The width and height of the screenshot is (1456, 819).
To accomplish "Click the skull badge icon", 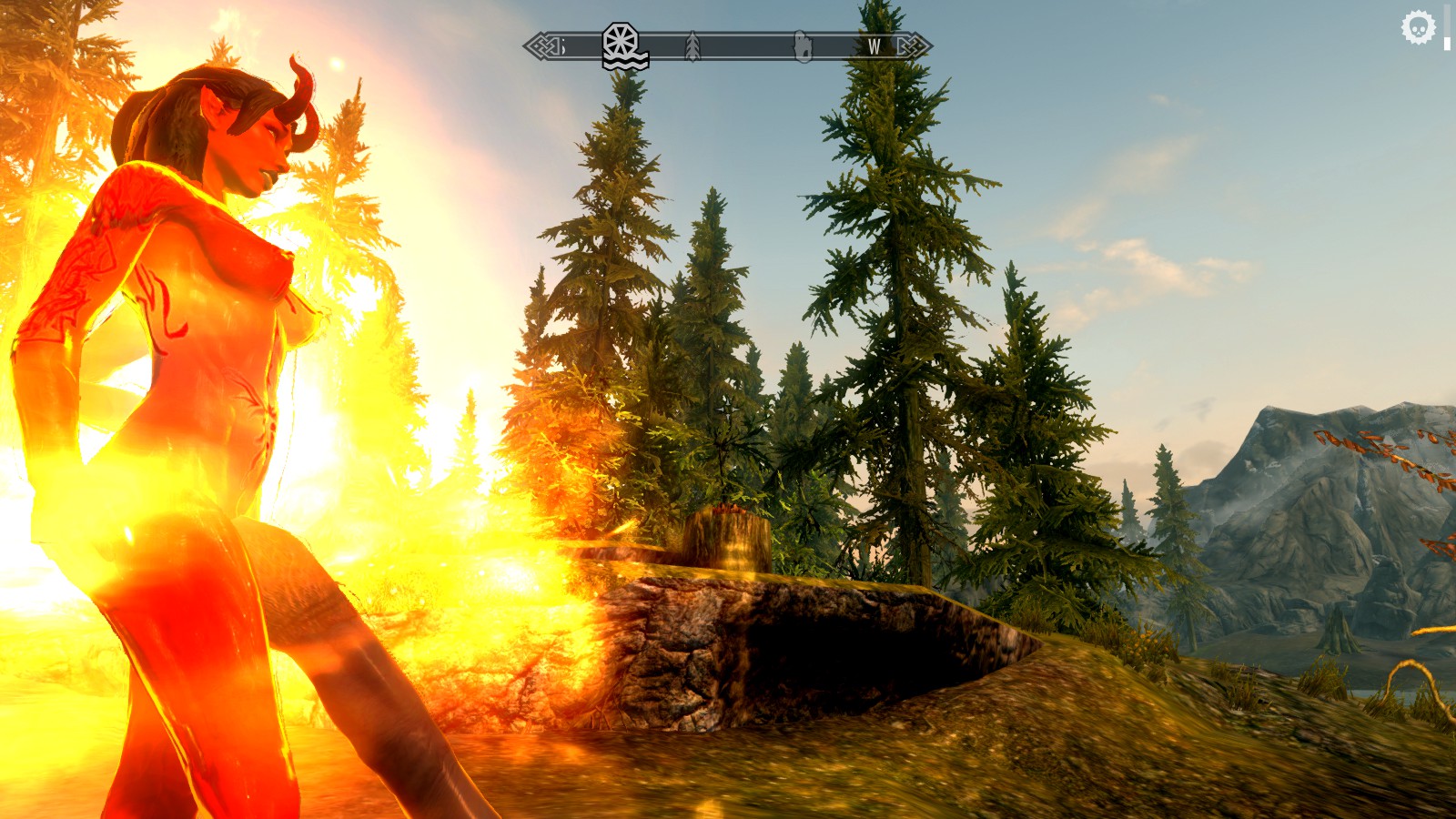I will pos(1418,27).
